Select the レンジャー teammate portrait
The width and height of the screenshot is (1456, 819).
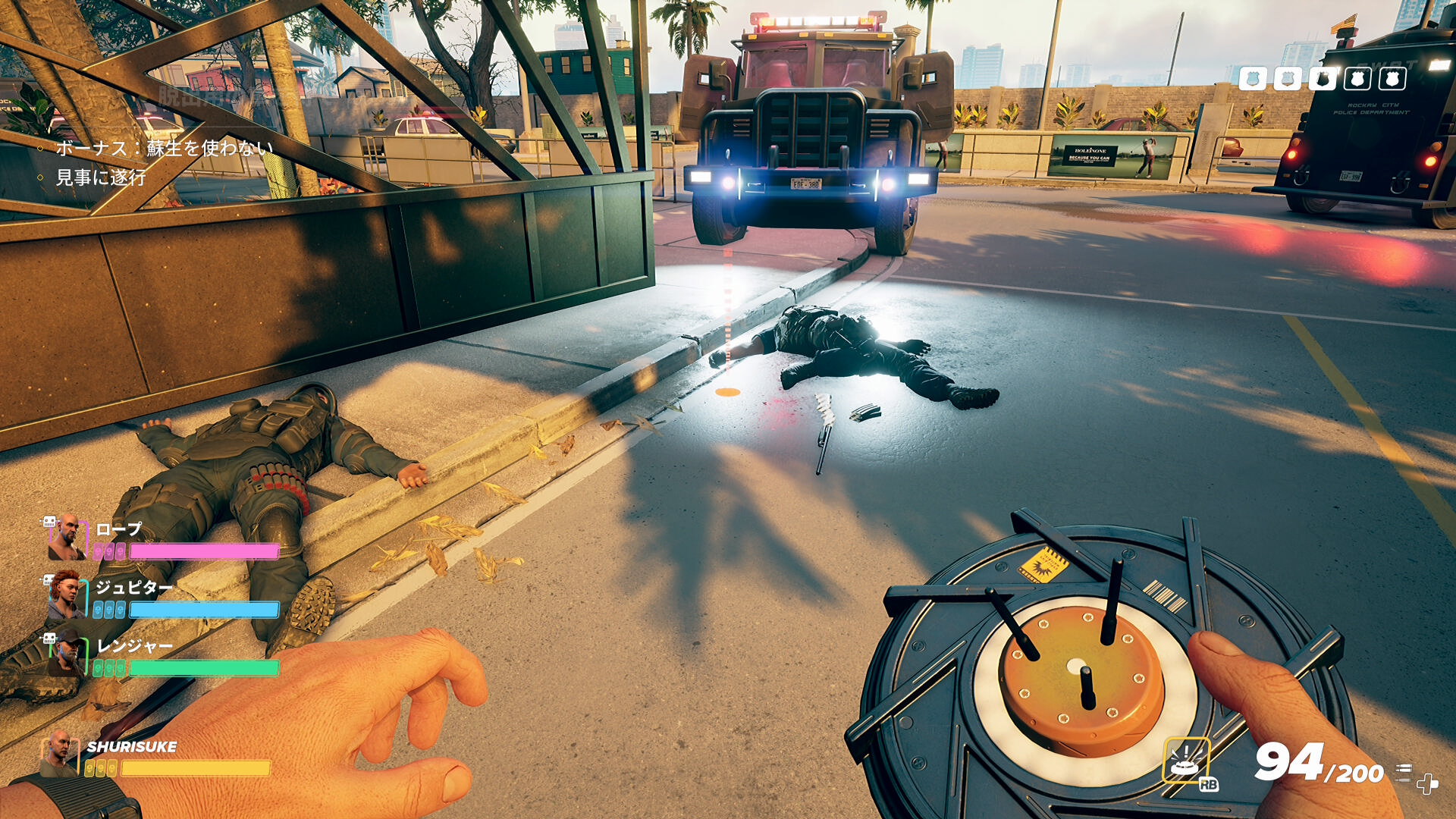tap(66, 654)
